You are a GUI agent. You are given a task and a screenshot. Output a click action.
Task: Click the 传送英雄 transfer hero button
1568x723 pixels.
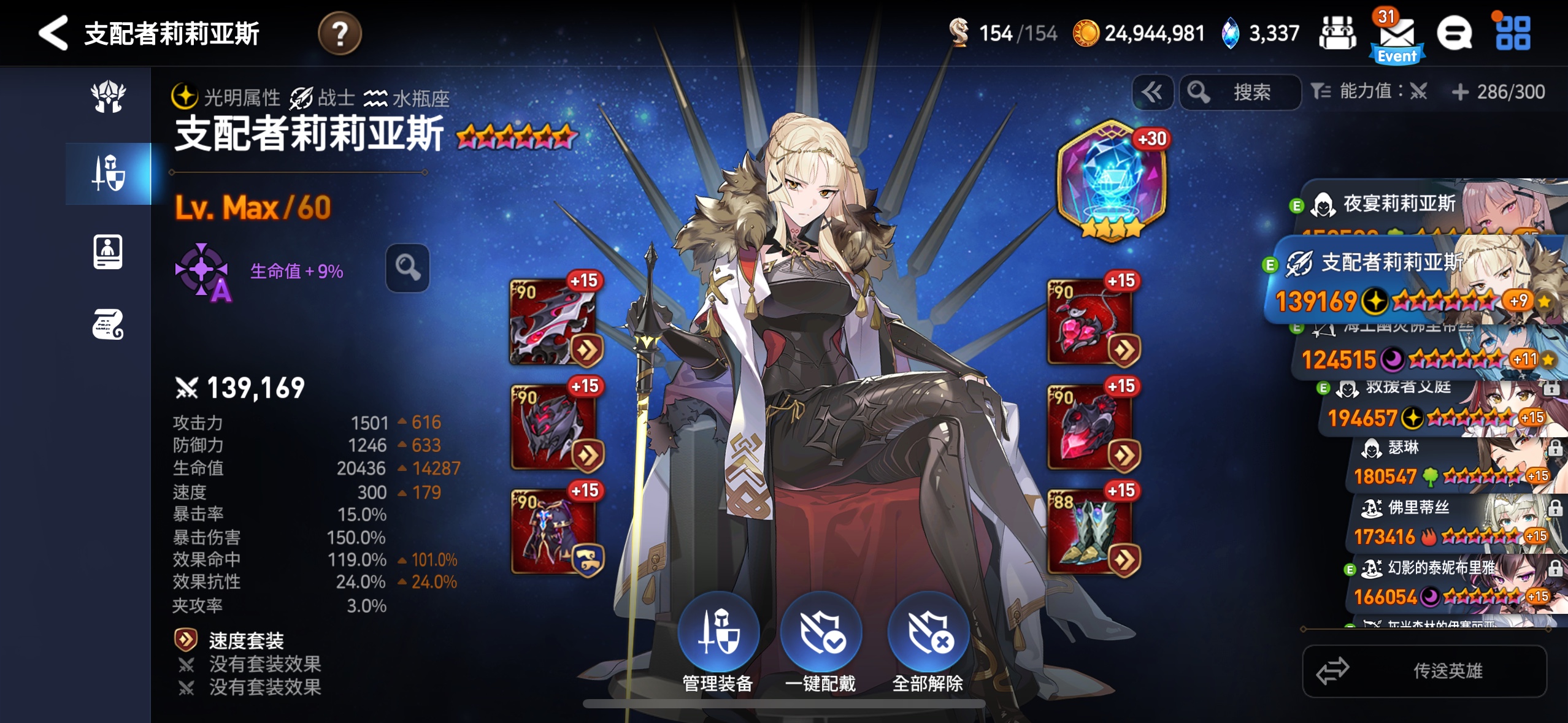click(1424, 671)
